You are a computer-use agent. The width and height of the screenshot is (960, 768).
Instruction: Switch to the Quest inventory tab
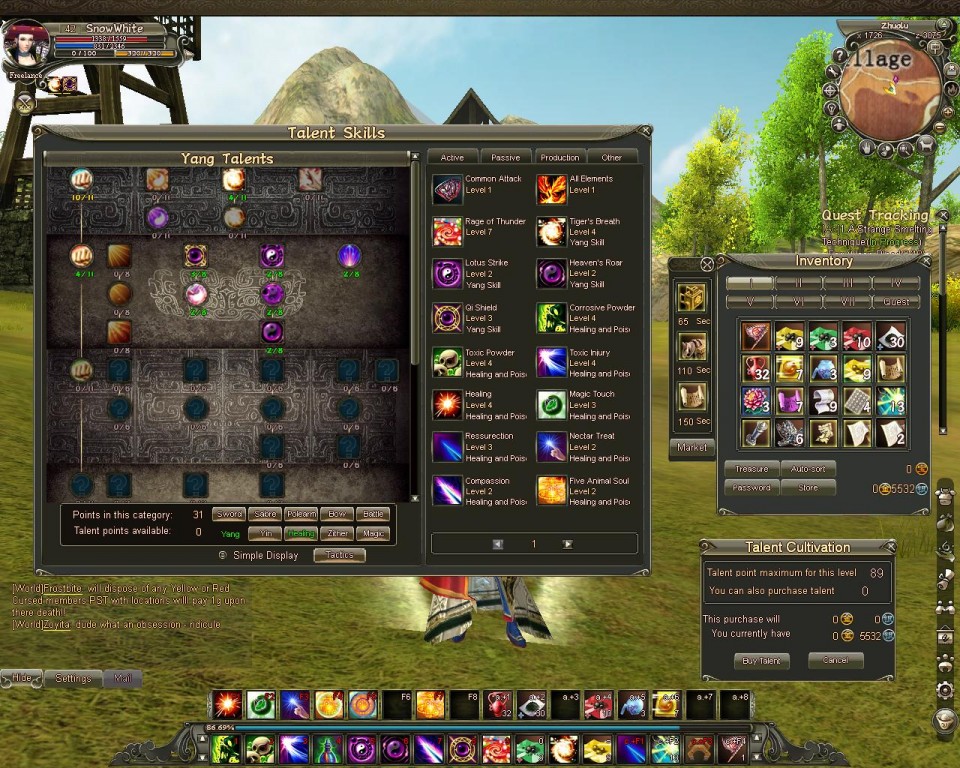click(x=896, y=301)
